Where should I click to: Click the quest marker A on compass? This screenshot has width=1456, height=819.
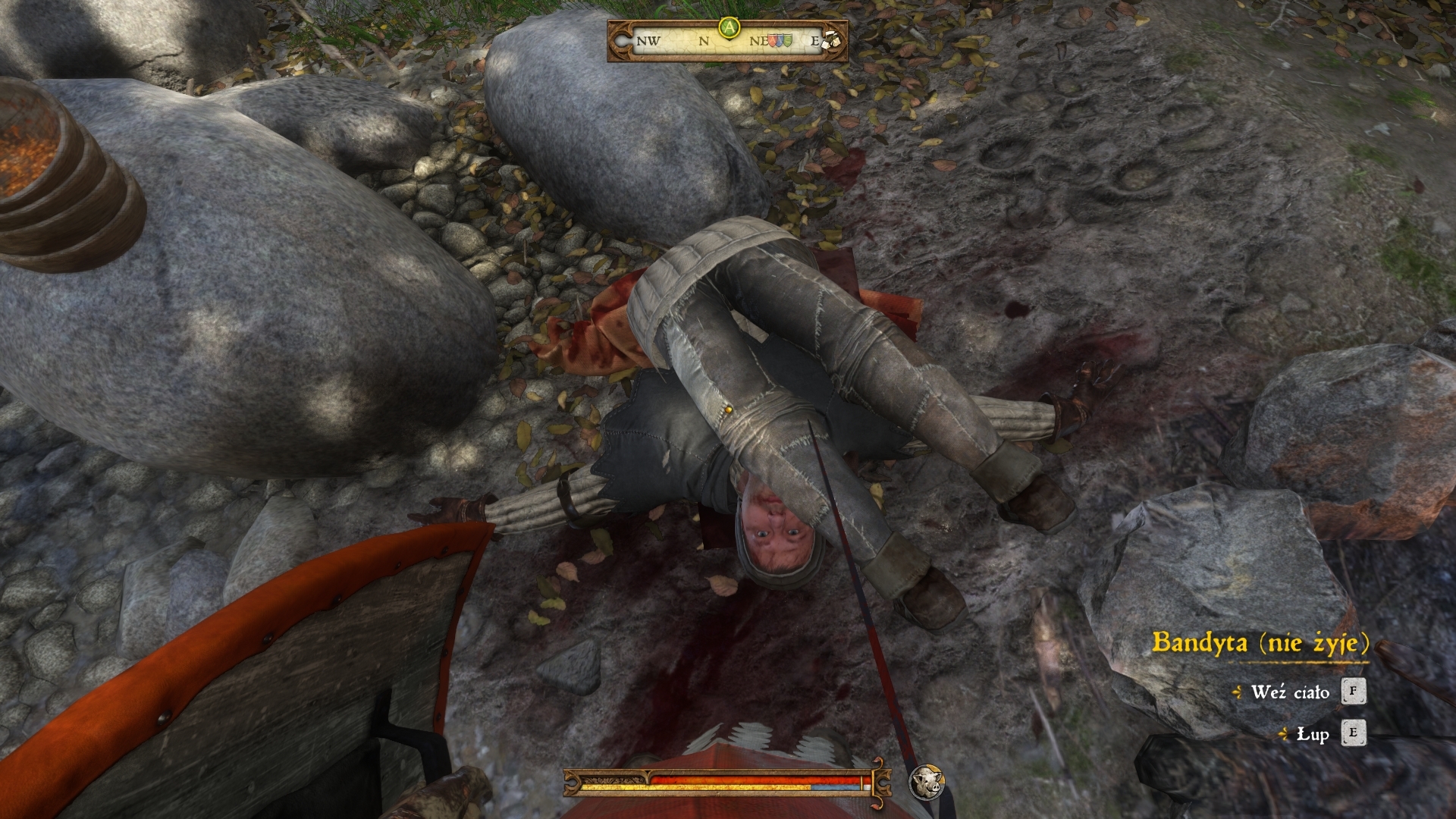tap(730, 28)
